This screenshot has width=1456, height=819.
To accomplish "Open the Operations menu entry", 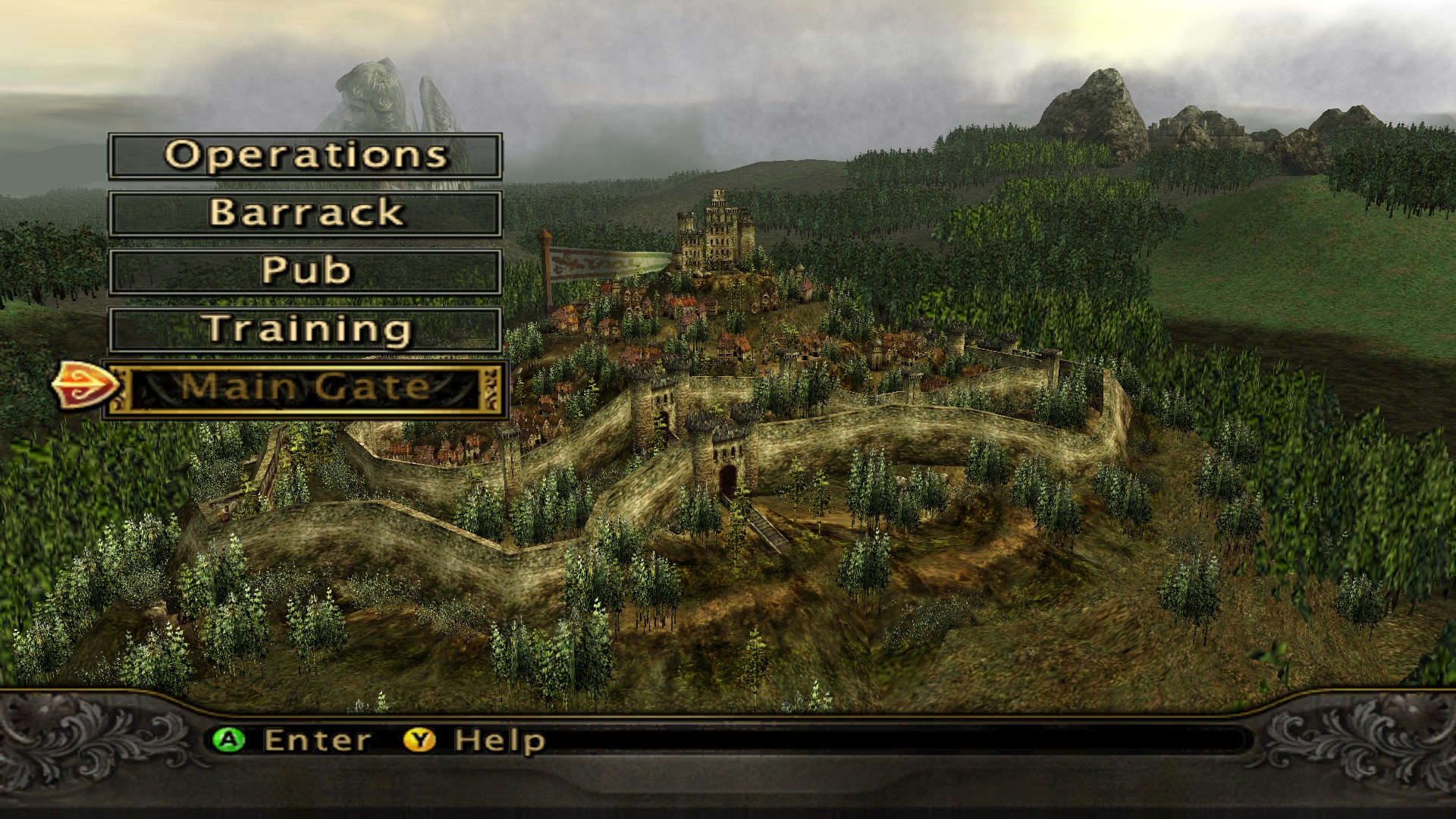I will pyautogui.click(x=305, y=156).
